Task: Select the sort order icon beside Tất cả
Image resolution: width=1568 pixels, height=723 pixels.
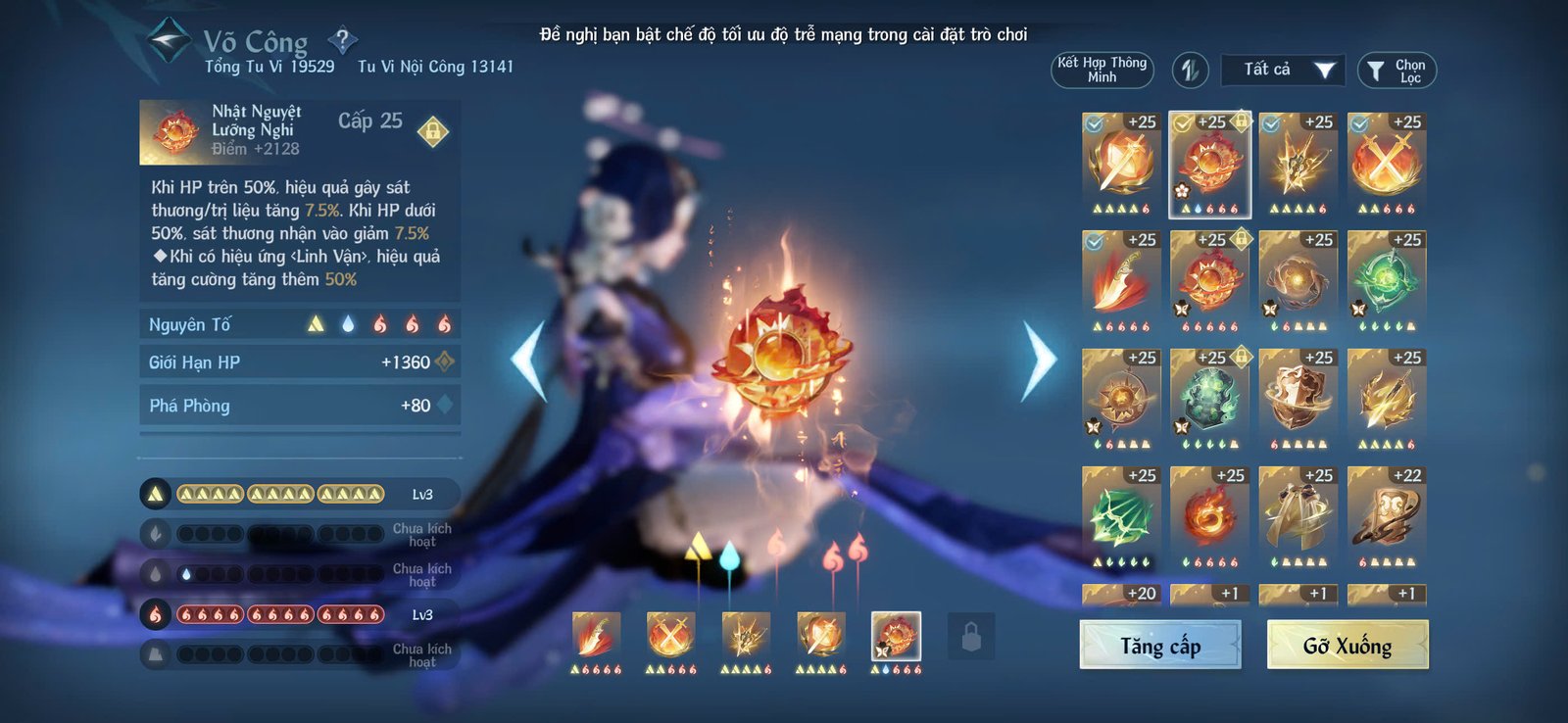Action: 1192,70
